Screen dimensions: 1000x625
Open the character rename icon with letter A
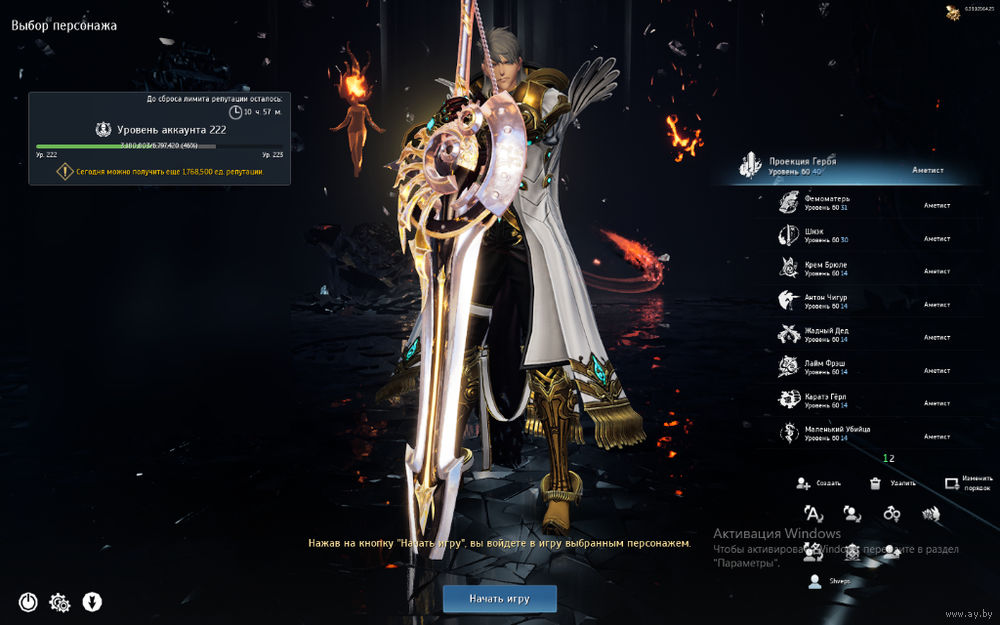click(814, 514)
